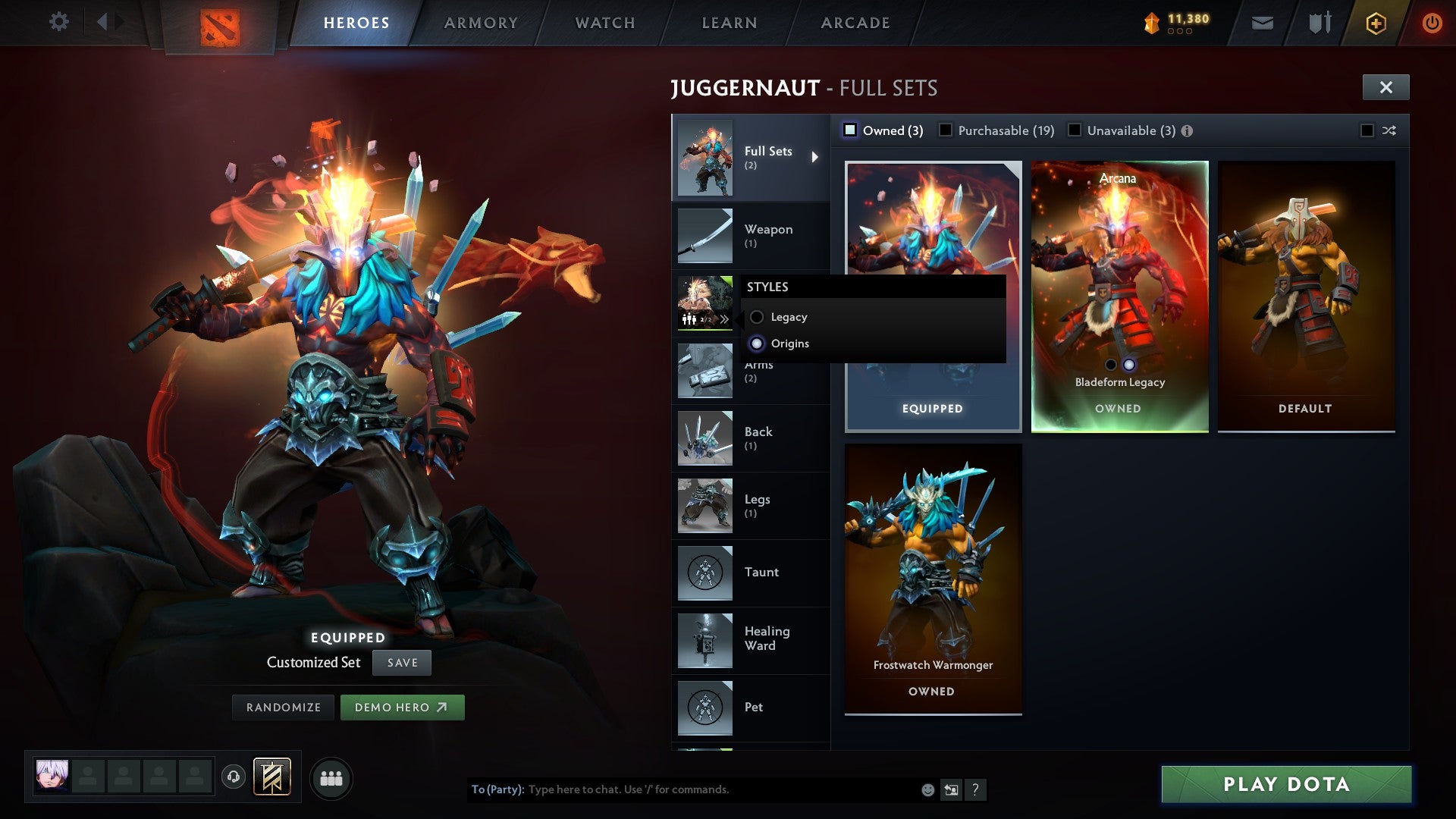
Task: Click the voice chat headset icon
Action: [x=233, y=777]
